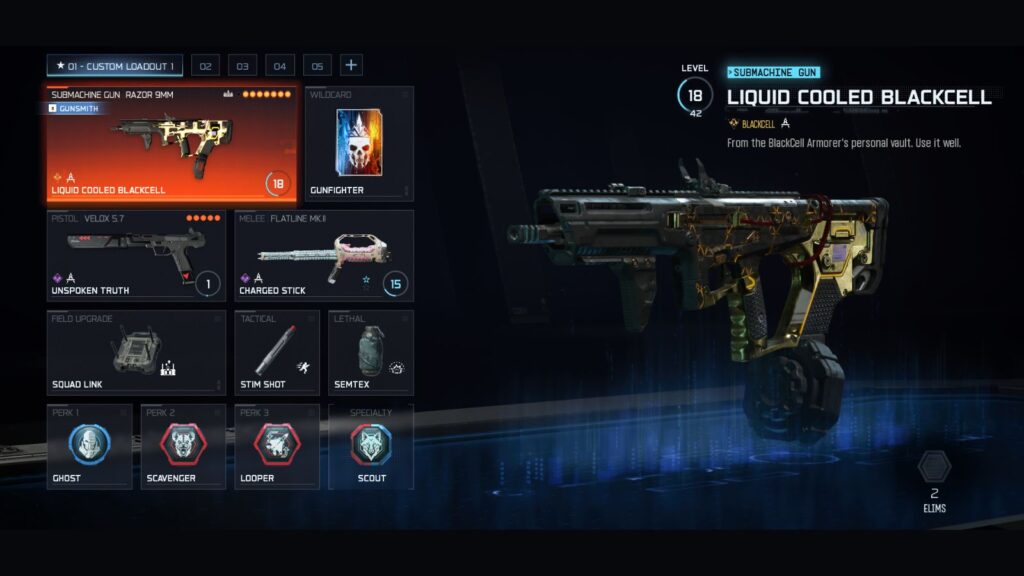Choose the Scavenger perk 2 slot

click(x=183, y=447)
